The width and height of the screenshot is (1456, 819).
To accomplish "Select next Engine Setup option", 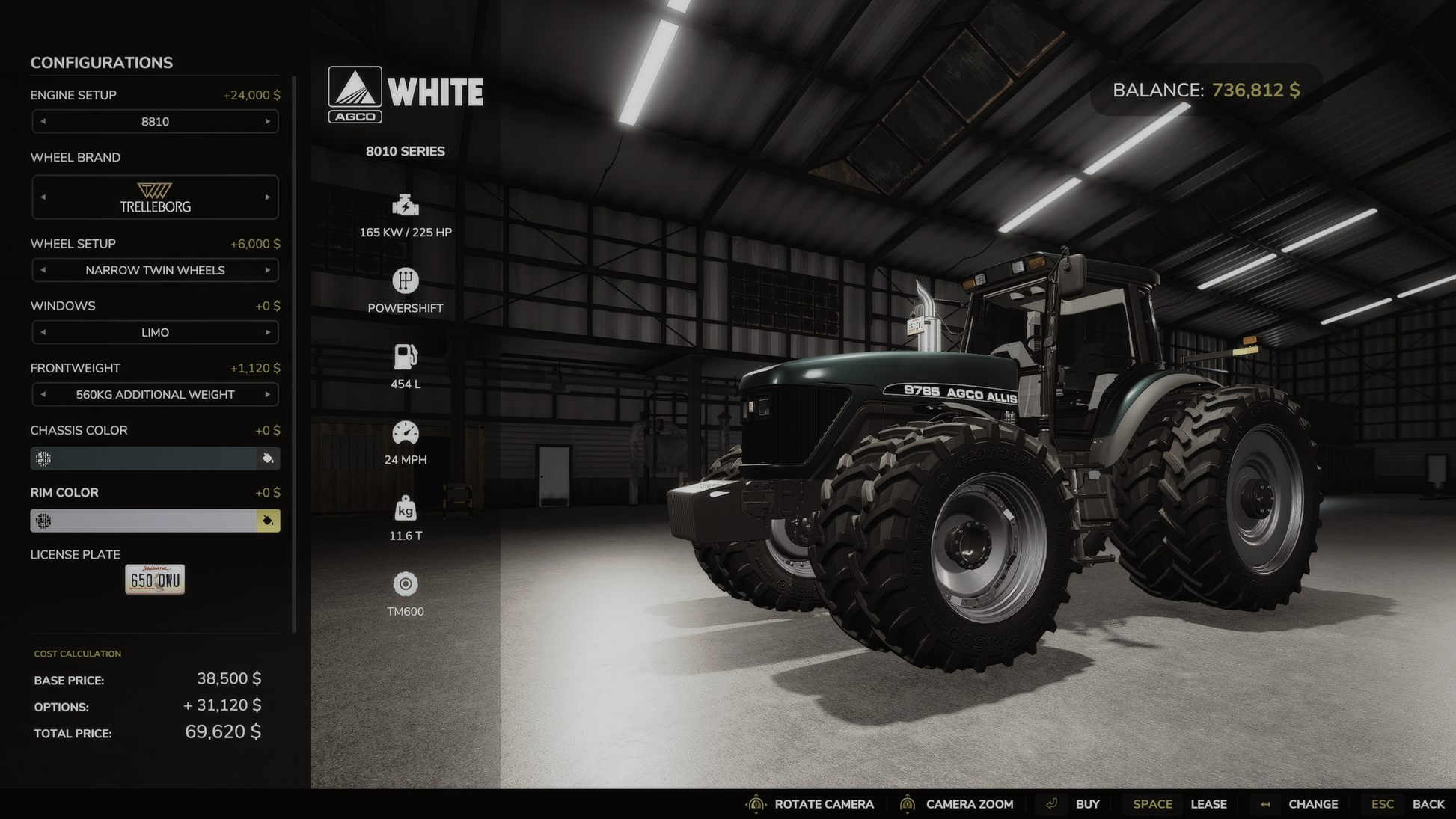I will (268, 122).
